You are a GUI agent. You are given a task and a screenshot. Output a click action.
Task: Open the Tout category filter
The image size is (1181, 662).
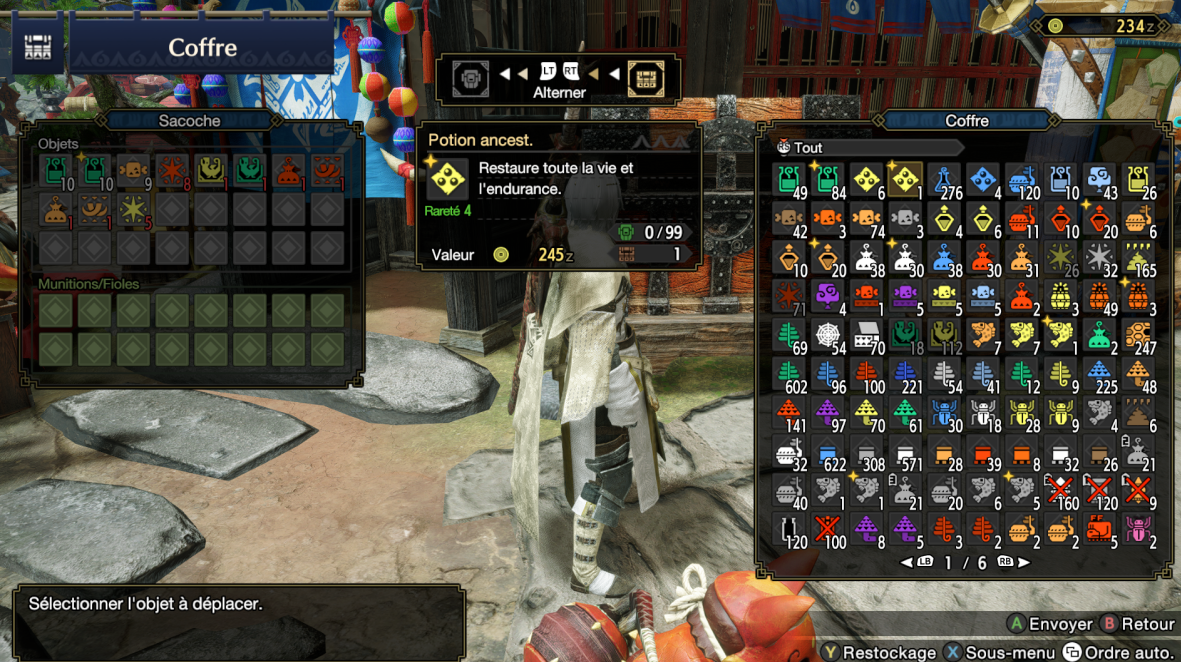(x=808, y=148)
